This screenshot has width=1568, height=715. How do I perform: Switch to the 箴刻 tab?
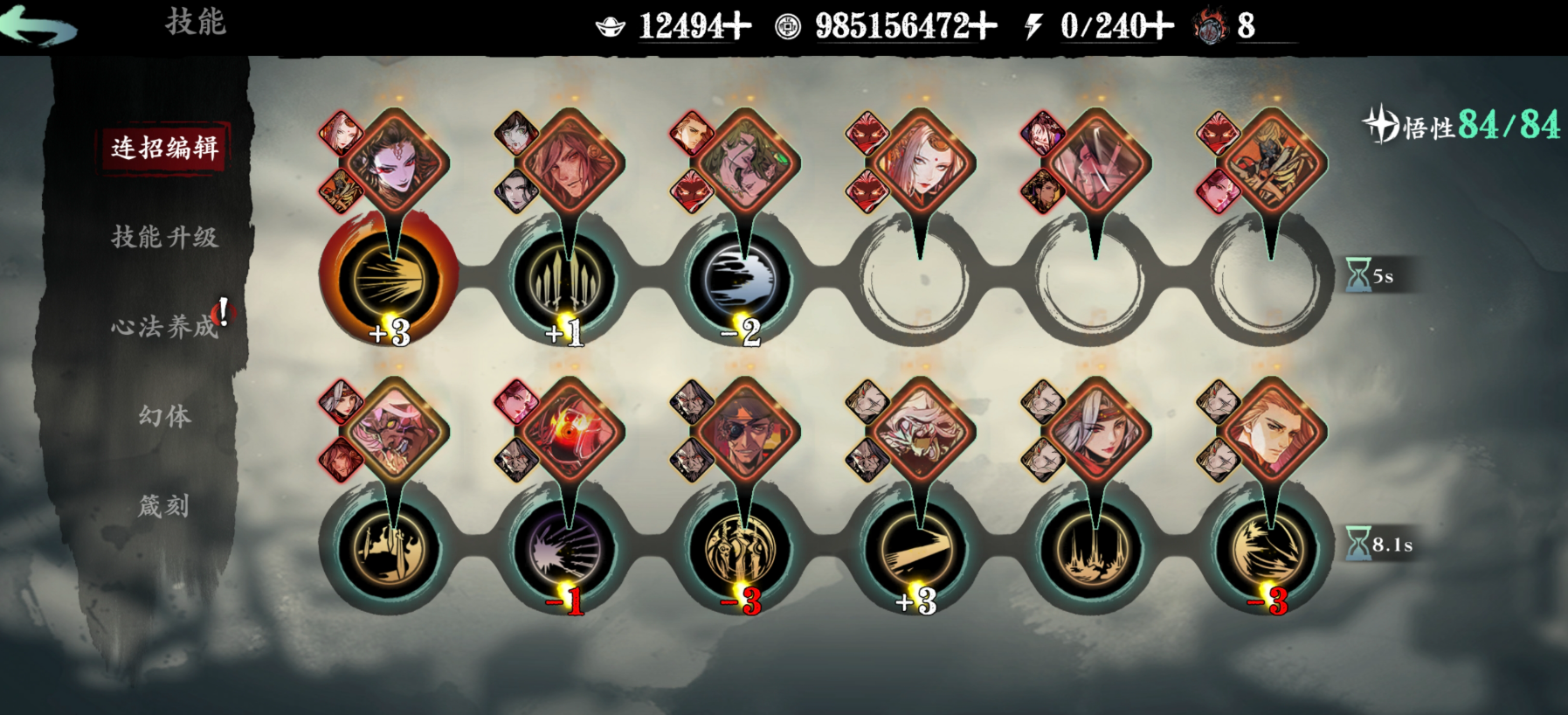pyautogui.click(x=164, y=505)
